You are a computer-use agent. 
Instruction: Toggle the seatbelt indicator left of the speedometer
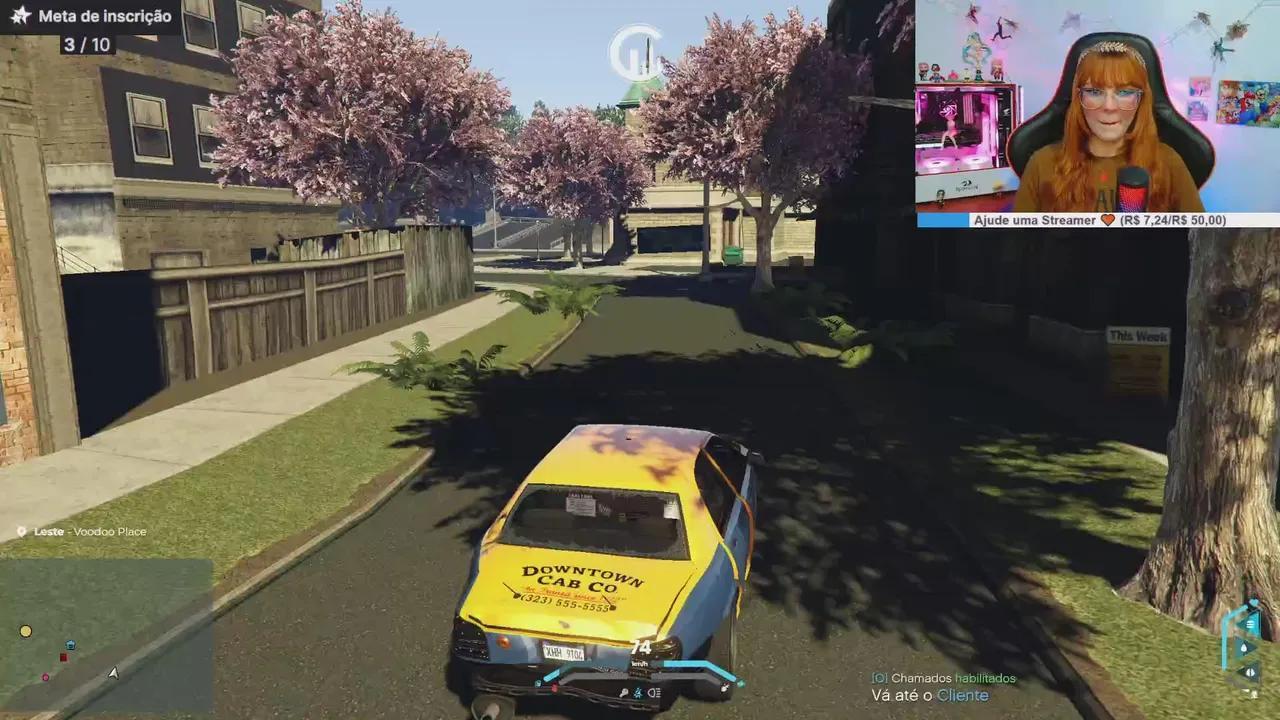(538, 682)
